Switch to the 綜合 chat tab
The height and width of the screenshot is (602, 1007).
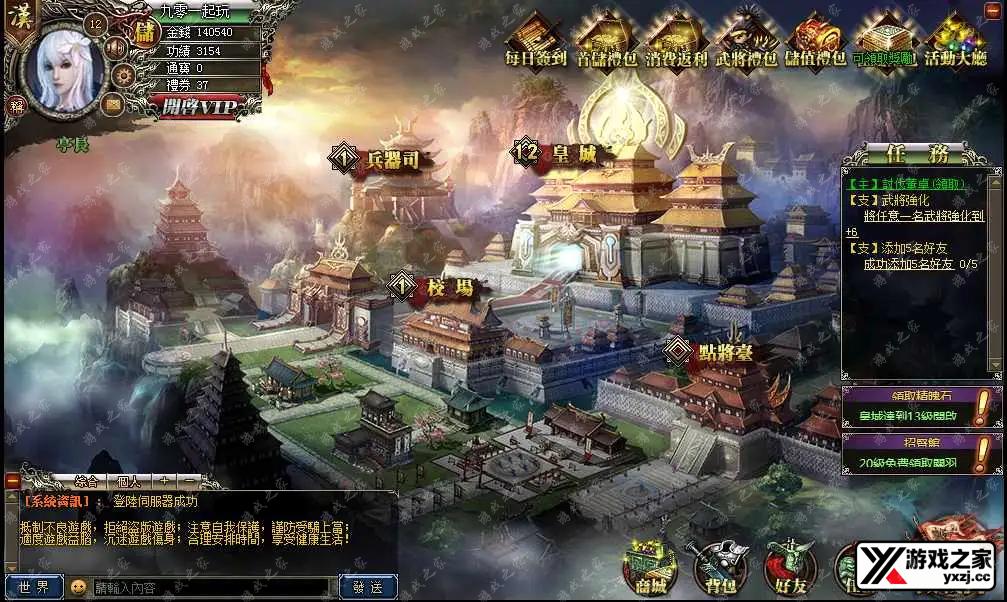click(x=86, y=481)
